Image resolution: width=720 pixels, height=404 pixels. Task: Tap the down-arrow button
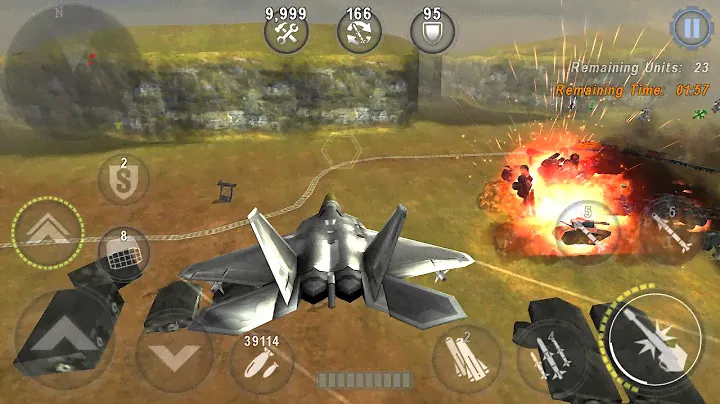[173, 355]
